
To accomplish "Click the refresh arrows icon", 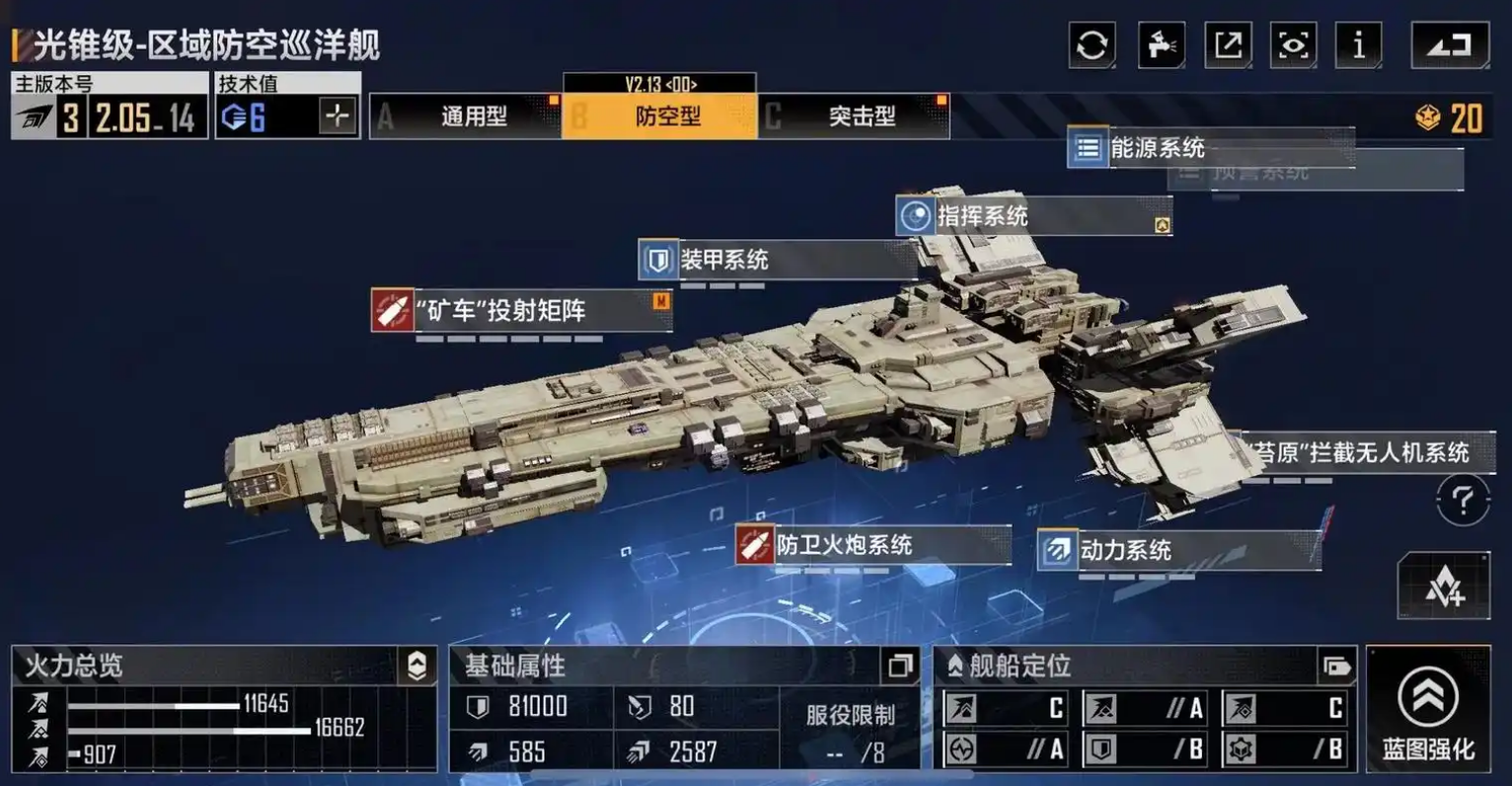I will (1092, 45).
